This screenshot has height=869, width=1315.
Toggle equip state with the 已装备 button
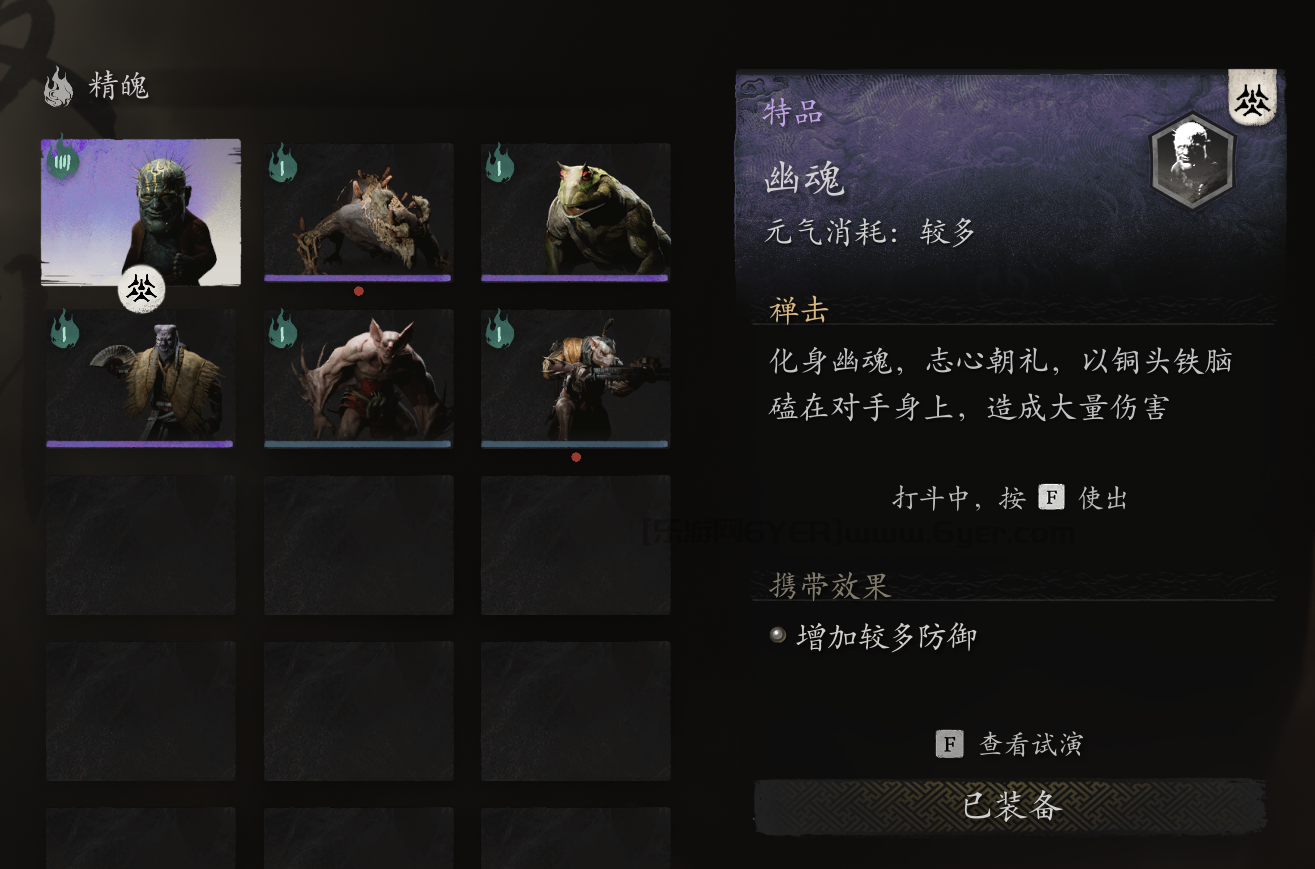click(x=1012, y=806)
